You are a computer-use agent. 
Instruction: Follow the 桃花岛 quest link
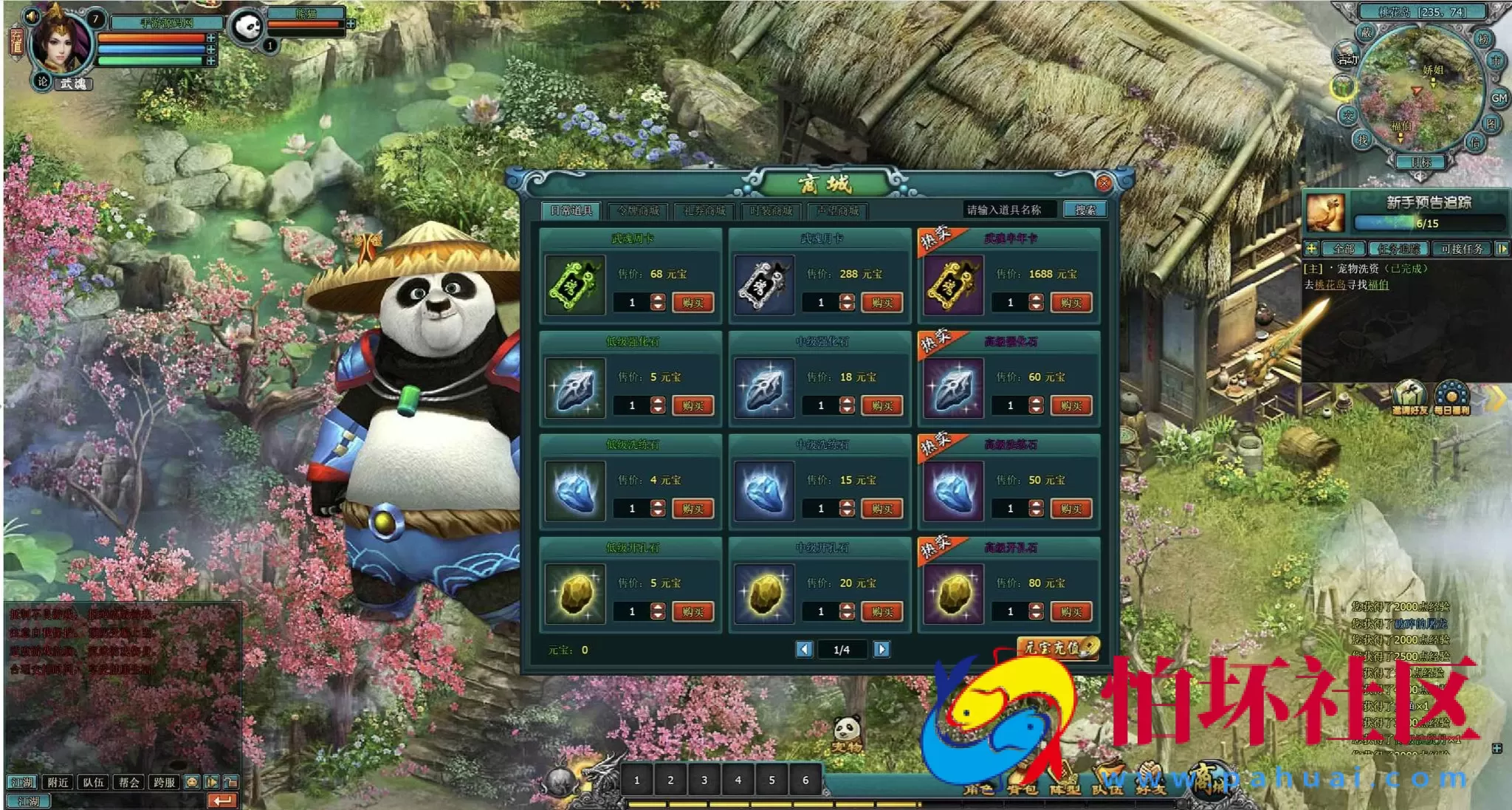pos(1330,284)
